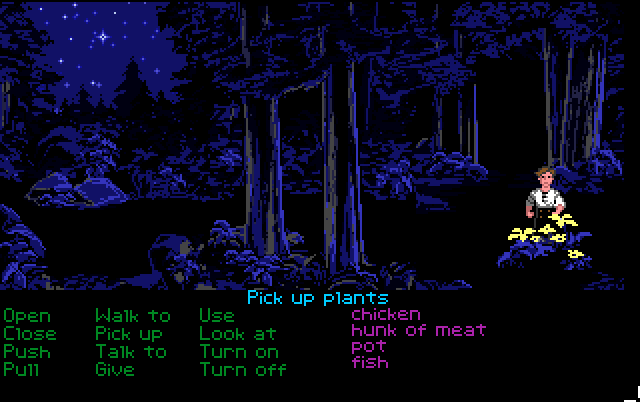Choose the Turn off verb
The height and width of the screenshot is (402, 640).
click(x=243, y=369)
